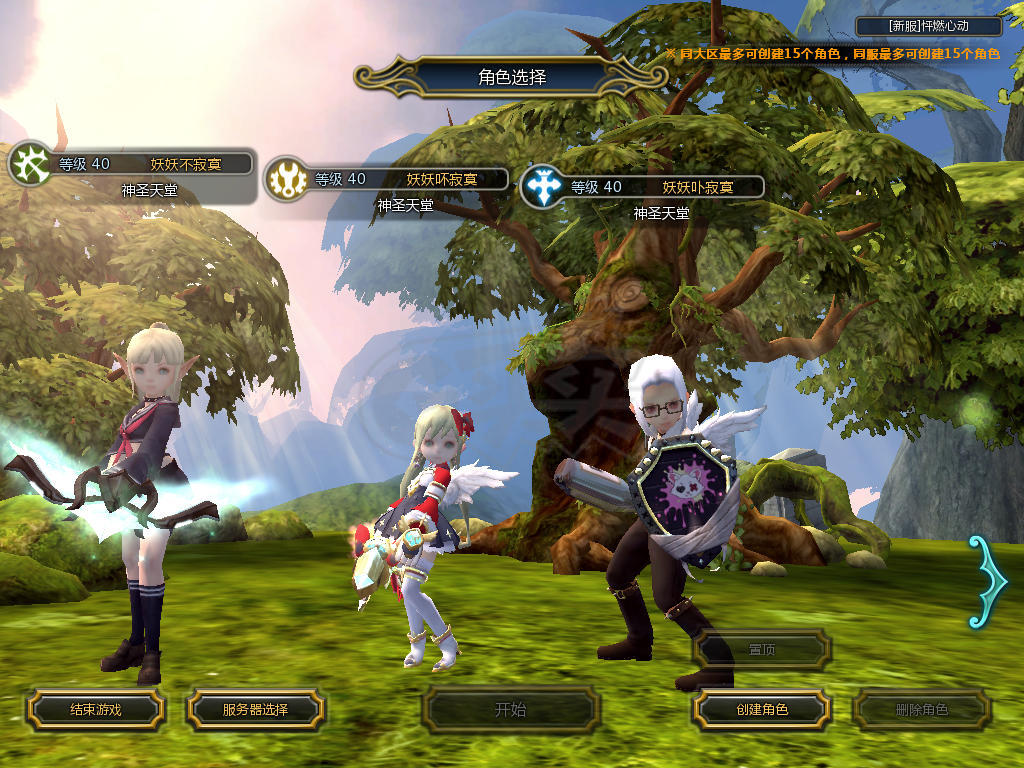Click the blue cross cleric class icon
The height and width of the screenshot is (768, 1024).
pos(543,187)
